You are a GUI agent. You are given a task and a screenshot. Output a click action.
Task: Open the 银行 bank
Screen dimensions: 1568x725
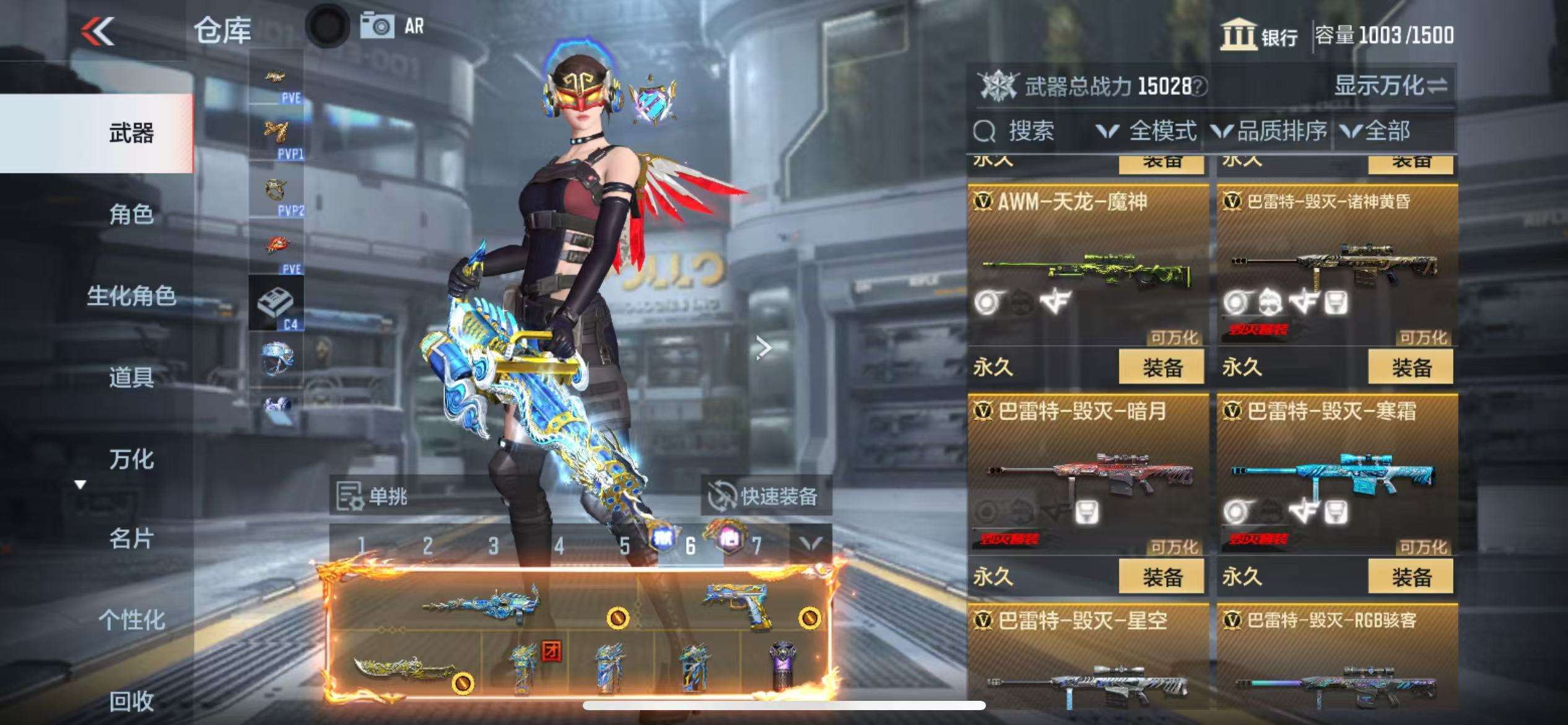[x=1259, y=35]
